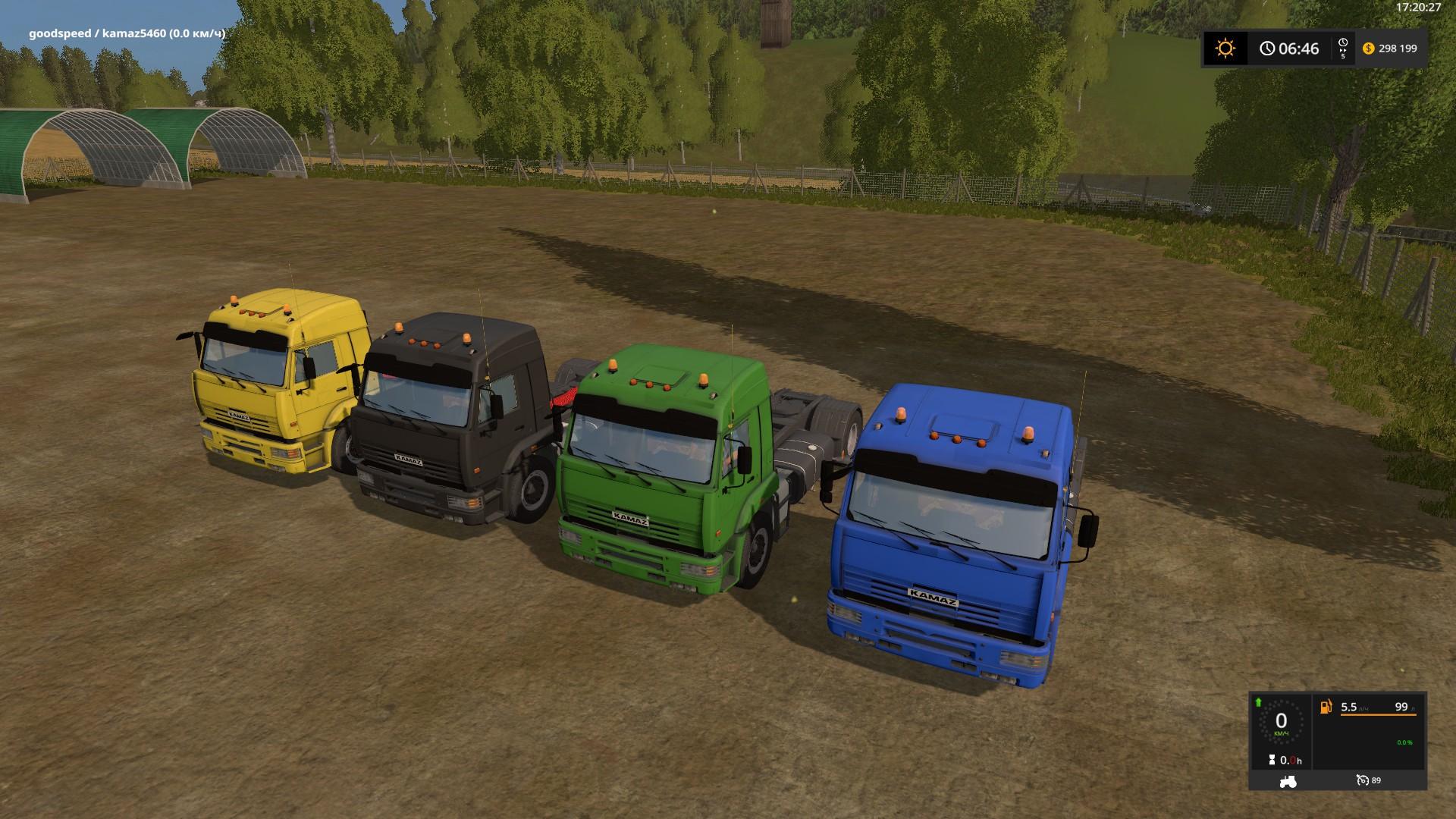Select the white tractor vehicle icon

[1288, 780]
